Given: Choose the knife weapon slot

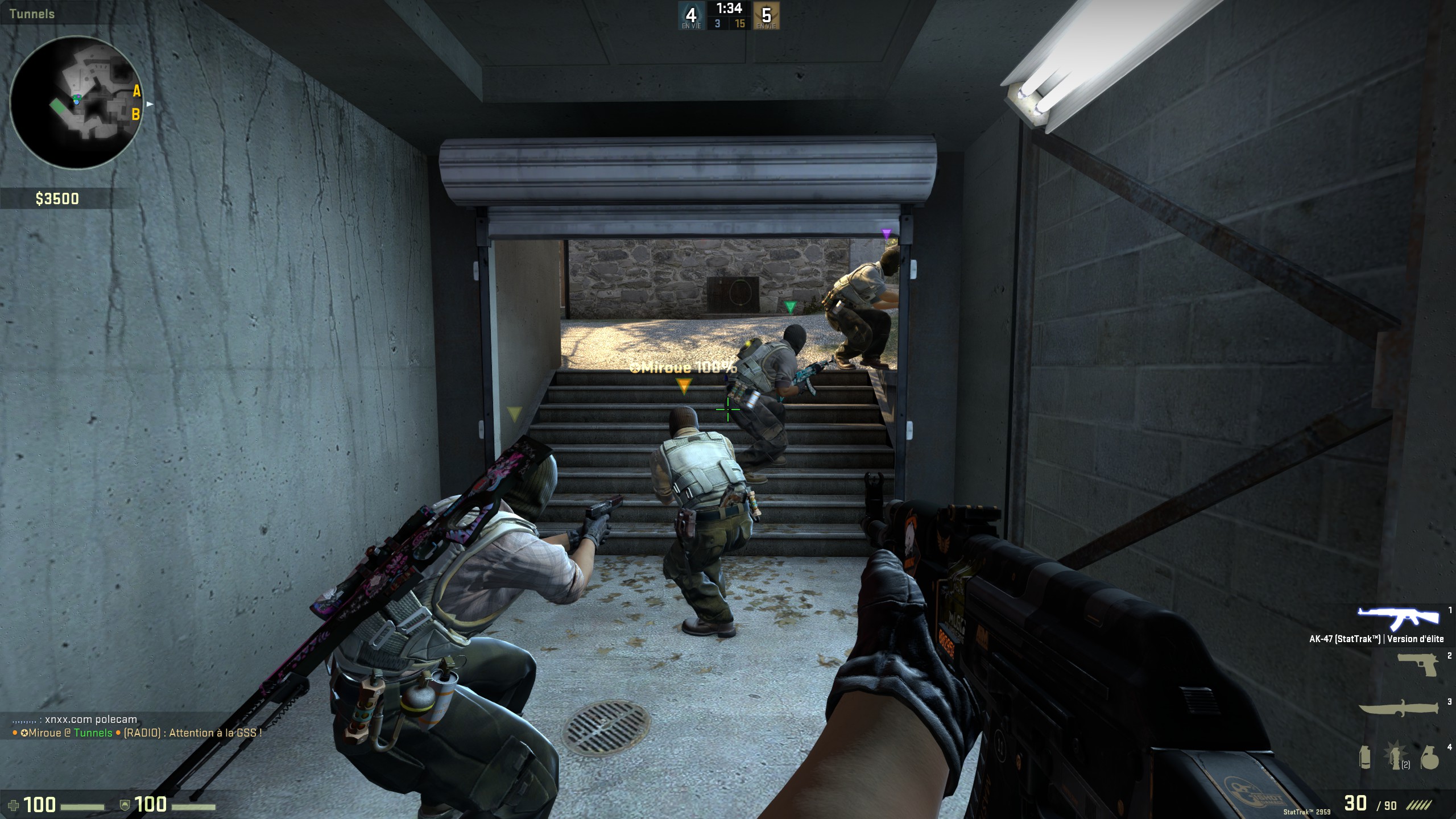Looking at the screenshot, I should pyautogui.click(x=1400, y=709).
